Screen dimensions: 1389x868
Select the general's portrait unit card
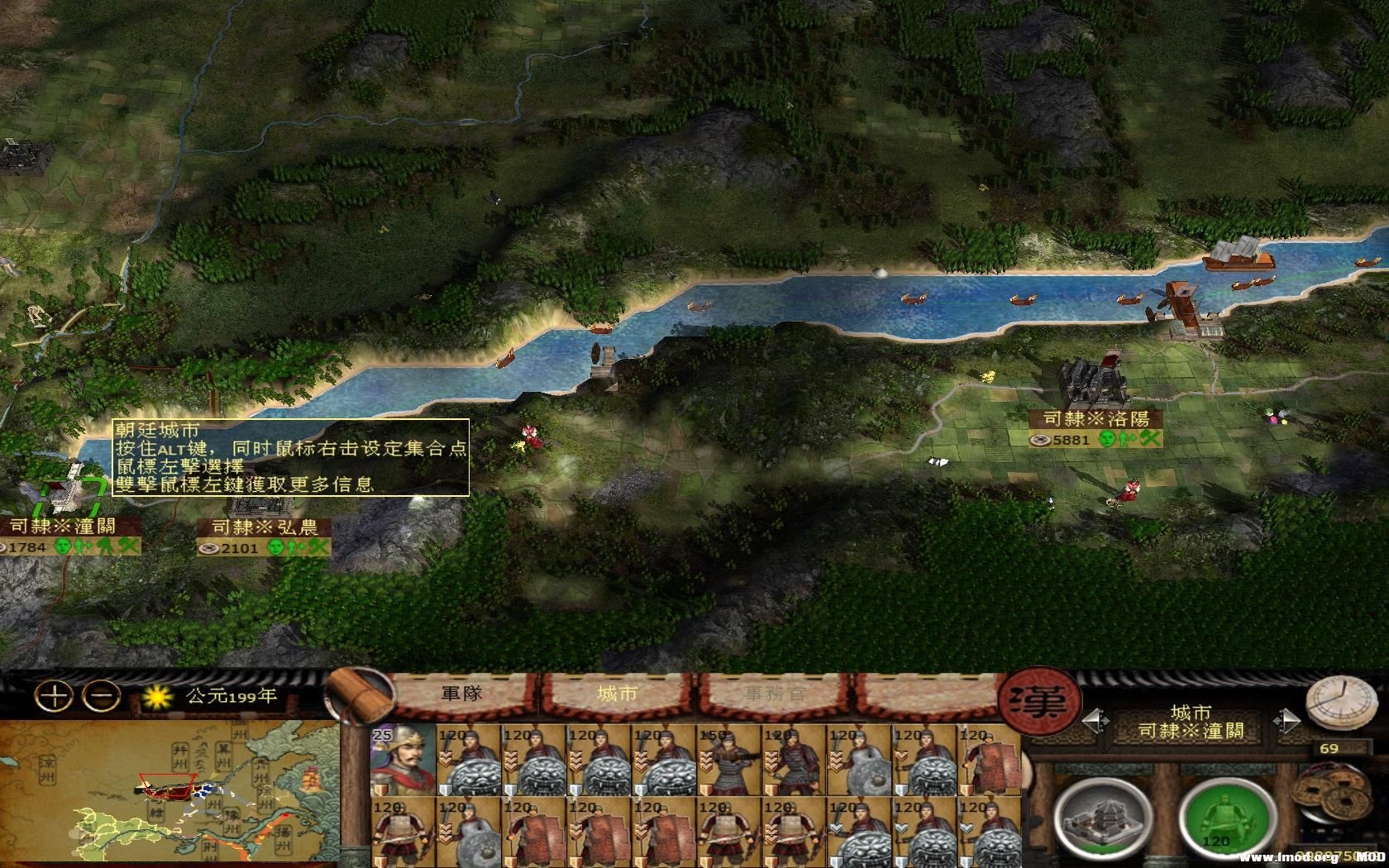(402, 759)
